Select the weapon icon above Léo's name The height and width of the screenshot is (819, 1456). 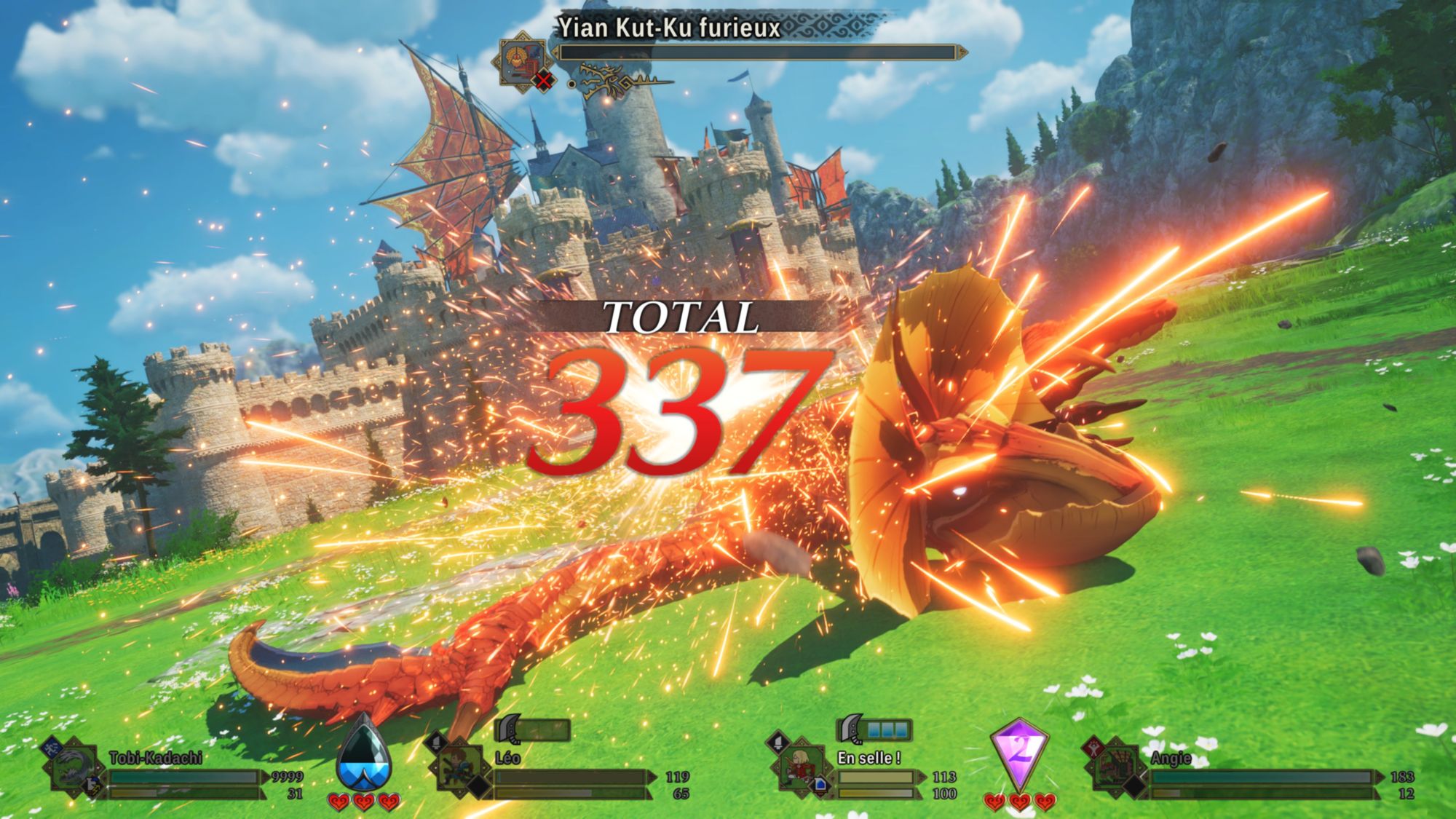pos(508,728)
